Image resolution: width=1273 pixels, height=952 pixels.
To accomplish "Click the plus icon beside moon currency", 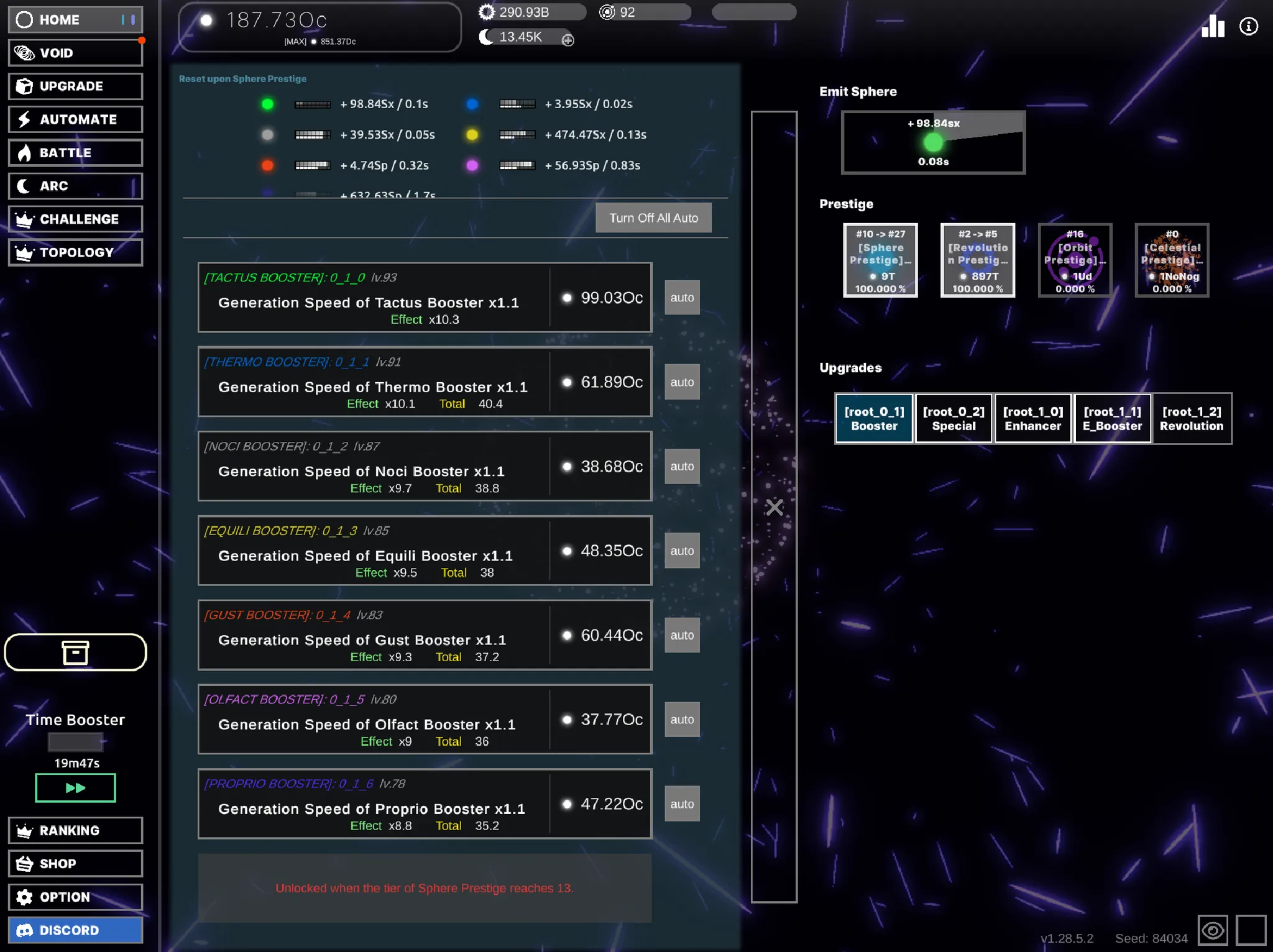I will (x=568, y=40).
